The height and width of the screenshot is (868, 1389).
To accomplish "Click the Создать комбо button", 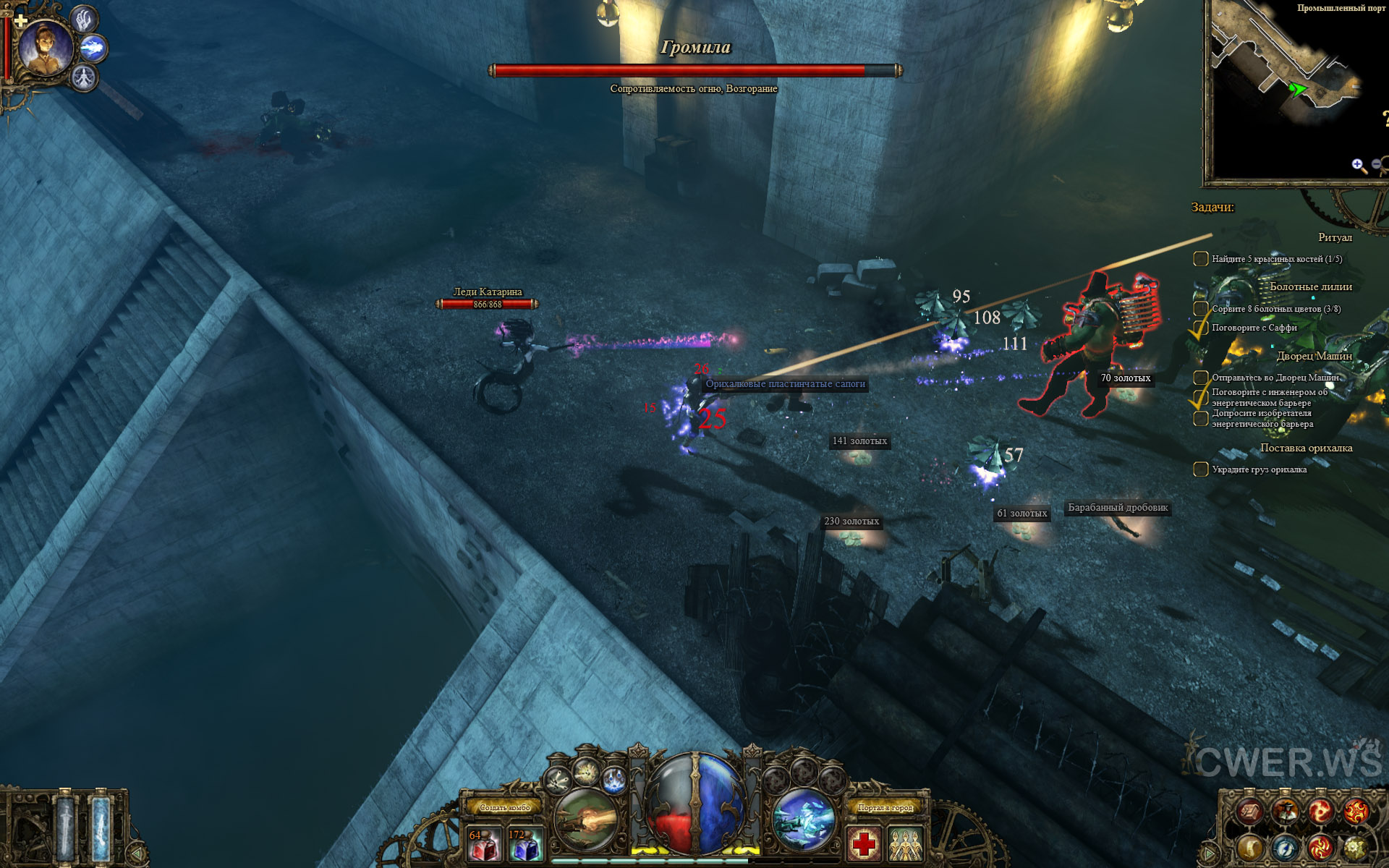I will [505, 807].
